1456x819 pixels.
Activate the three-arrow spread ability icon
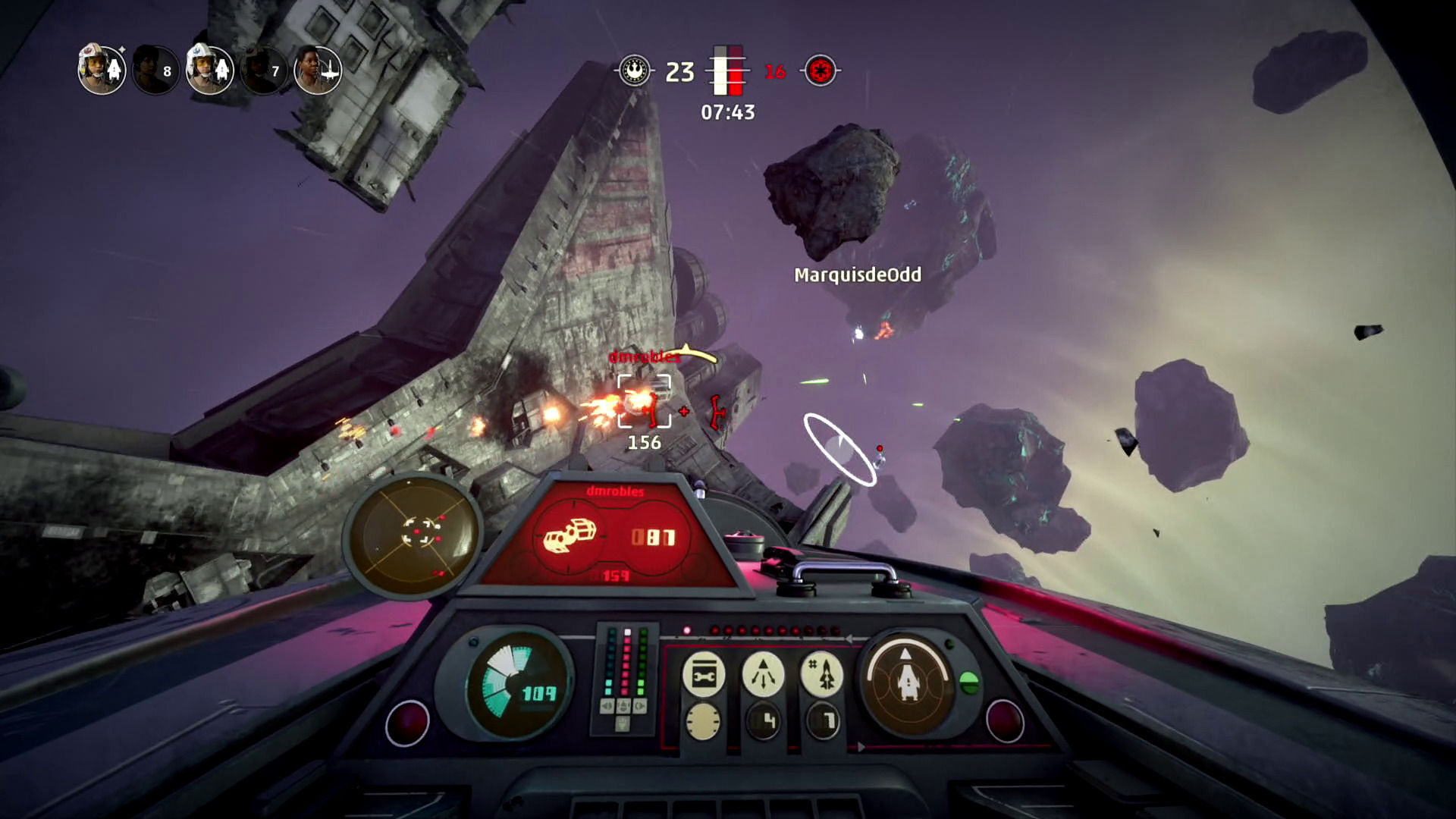point(763,673)
